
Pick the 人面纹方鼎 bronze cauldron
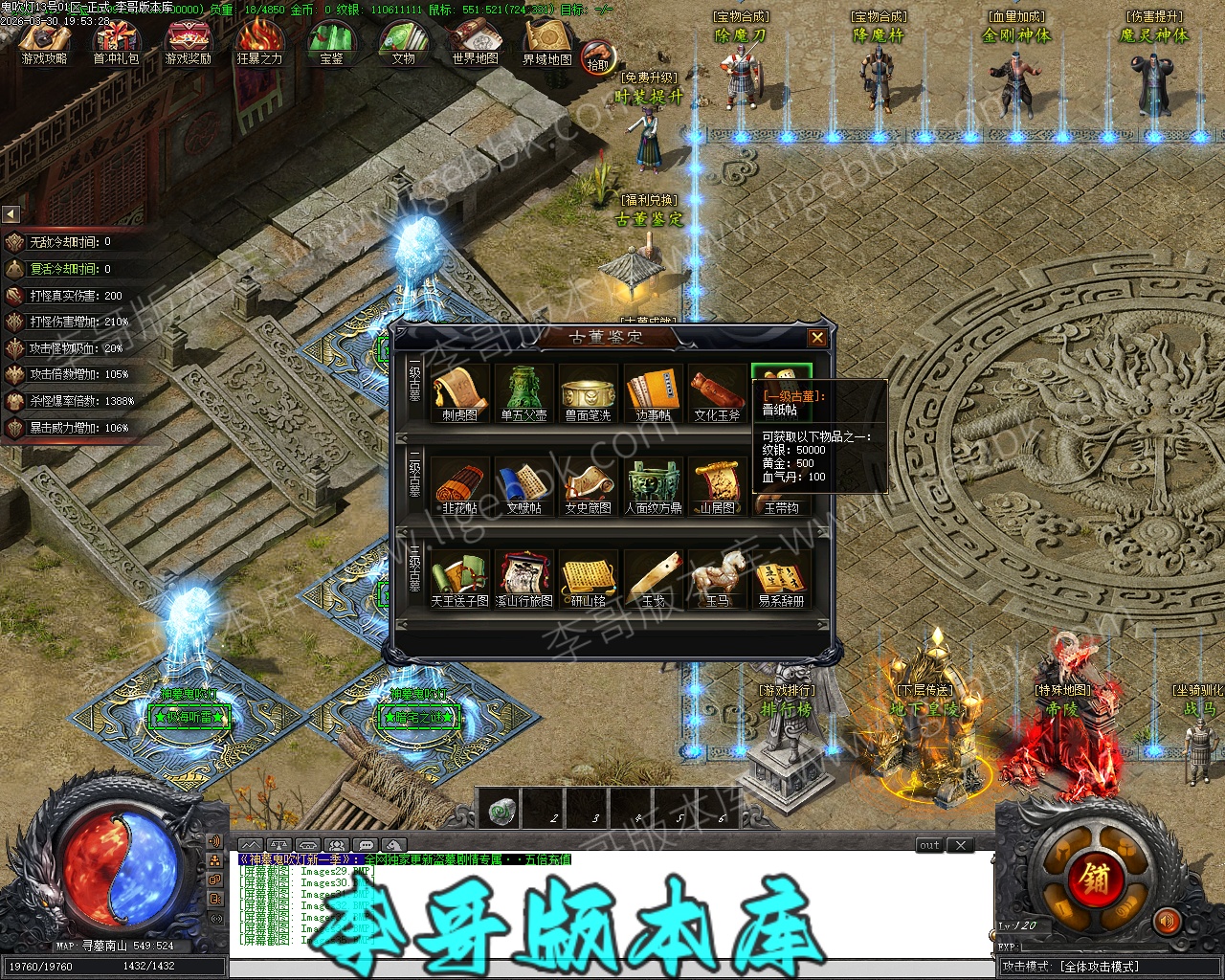pos(653,484)
